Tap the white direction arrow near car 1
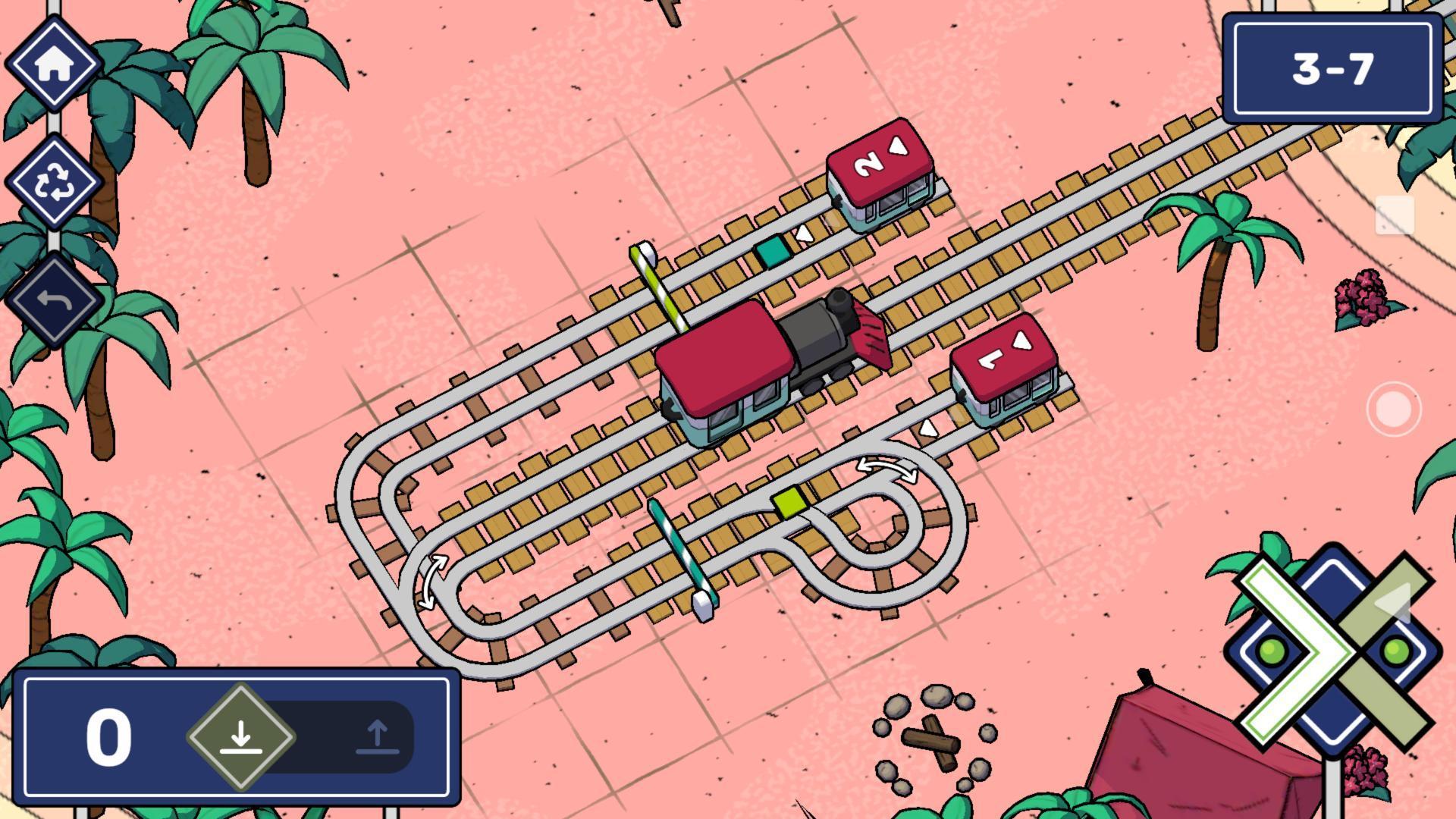This screenshot has width=1456, height=819. click(927, 428)
